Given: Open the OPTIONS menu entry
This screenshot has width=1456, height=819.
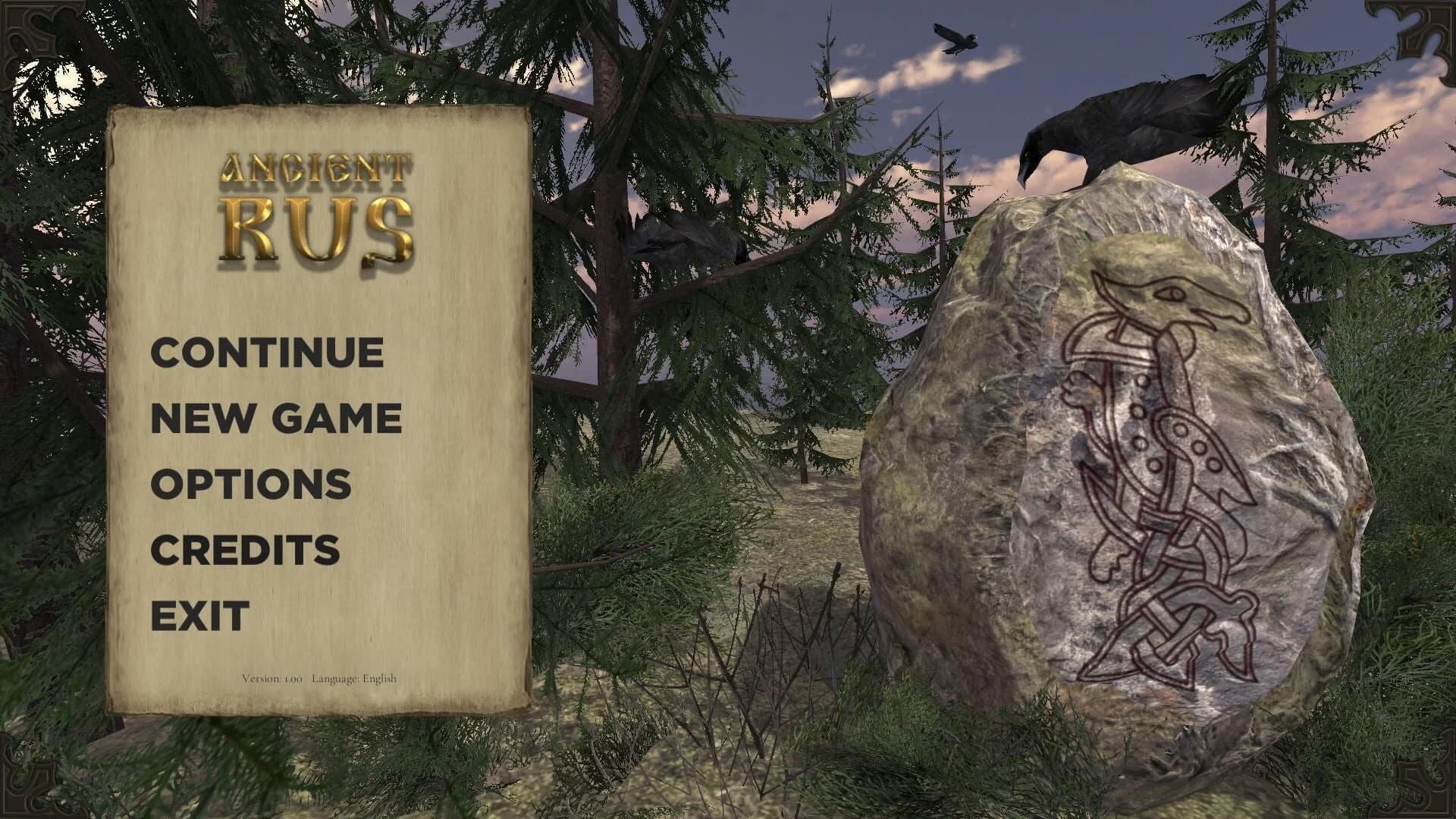Looking at the screenshot, I should 251,486.
